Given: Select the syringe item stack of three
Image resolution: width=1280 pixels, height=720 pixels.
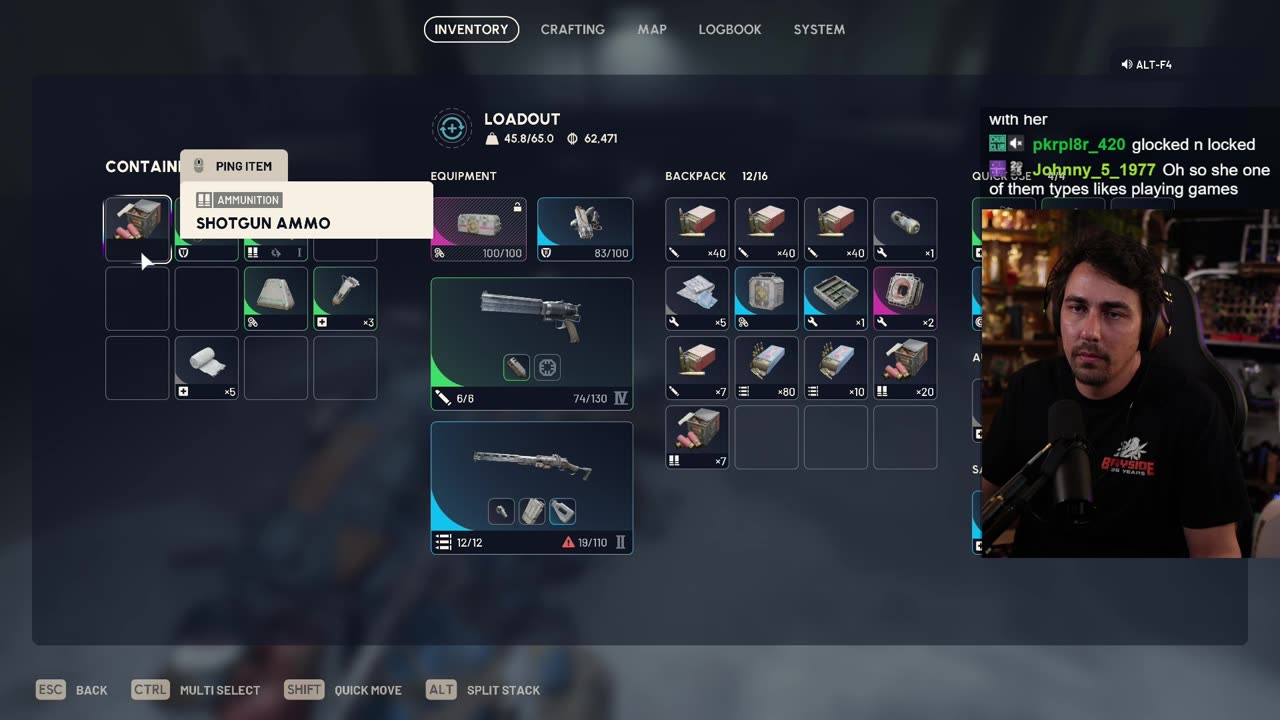Looking at the screenshot, I should click(345, 298).
